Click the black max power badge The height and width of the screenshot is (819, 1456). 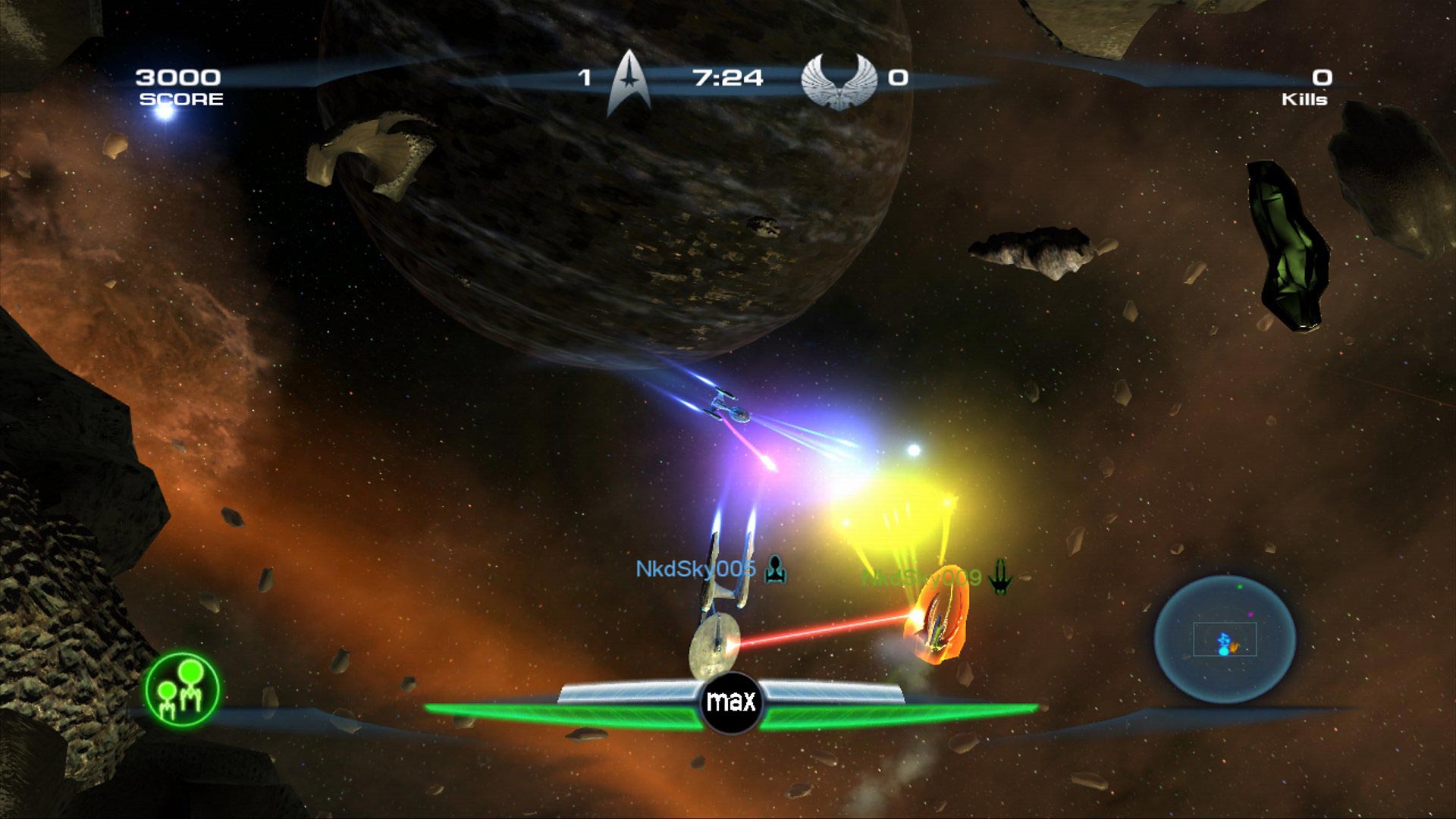[x=731, y=702]
